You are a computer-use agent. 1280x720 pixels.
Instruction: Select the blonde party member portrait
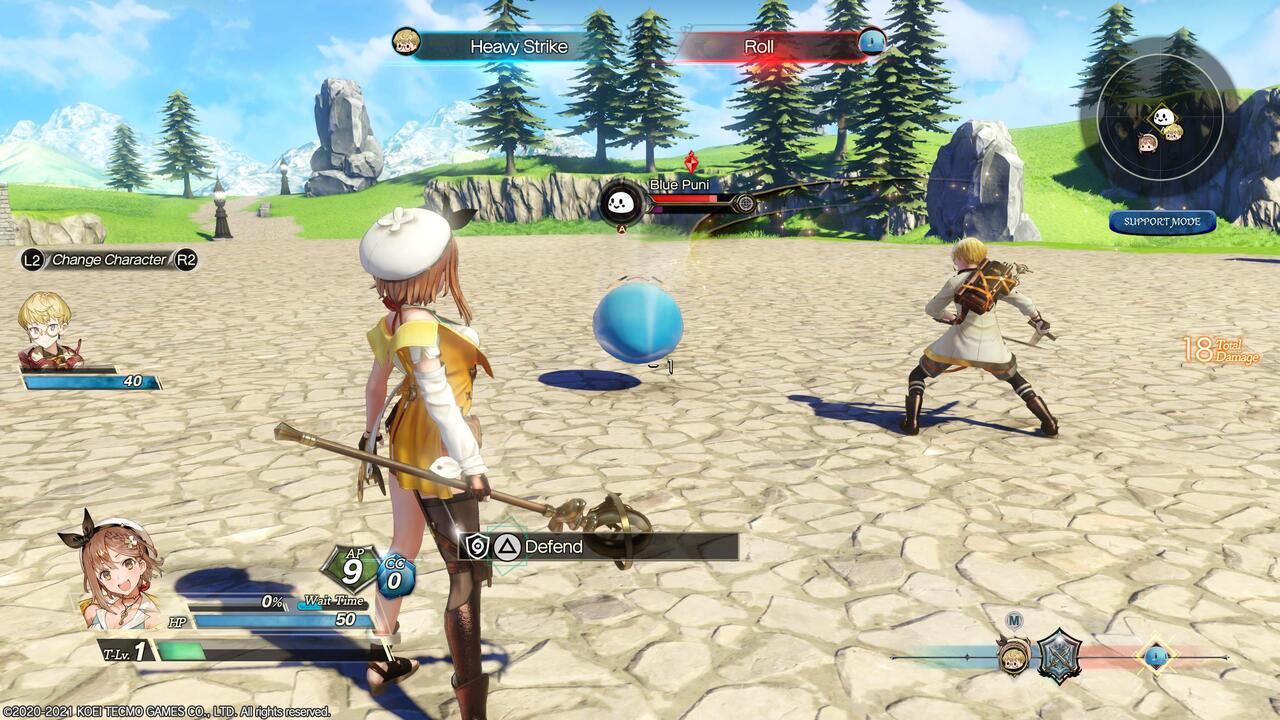point(45,328)
